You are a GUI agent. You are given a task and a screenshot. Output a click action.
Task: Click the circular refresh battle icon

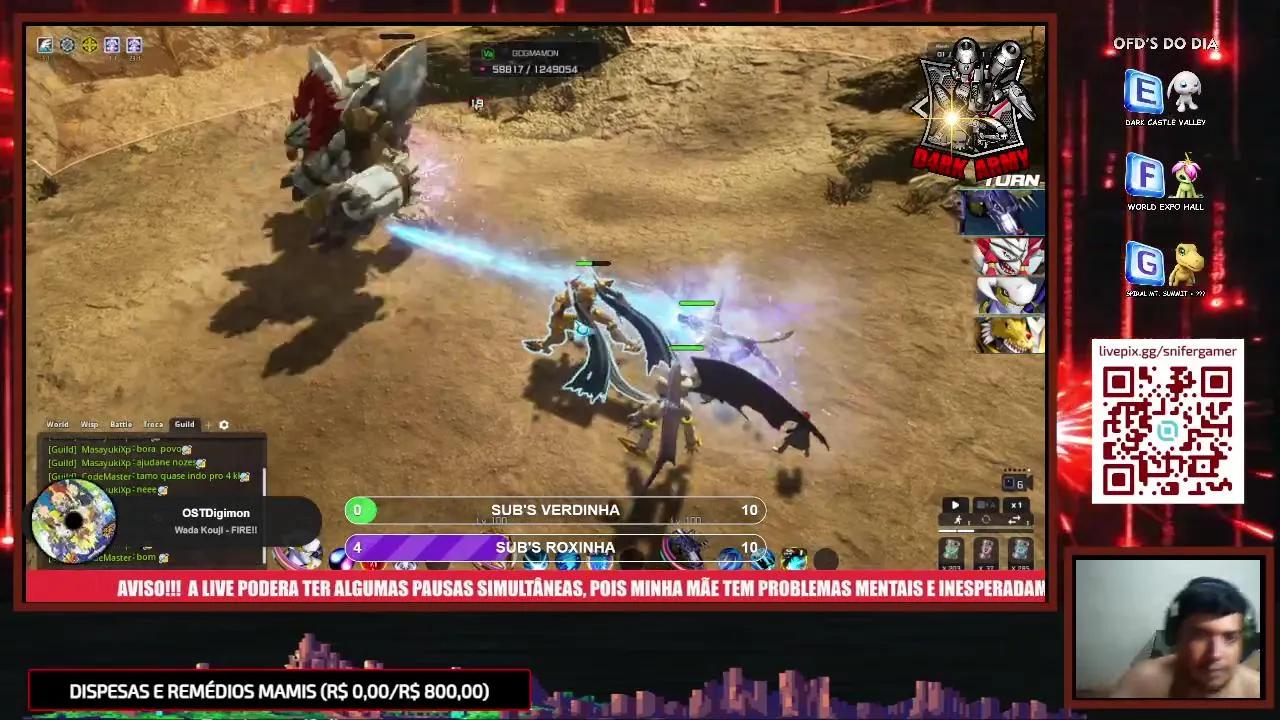[x=986, y=520]
